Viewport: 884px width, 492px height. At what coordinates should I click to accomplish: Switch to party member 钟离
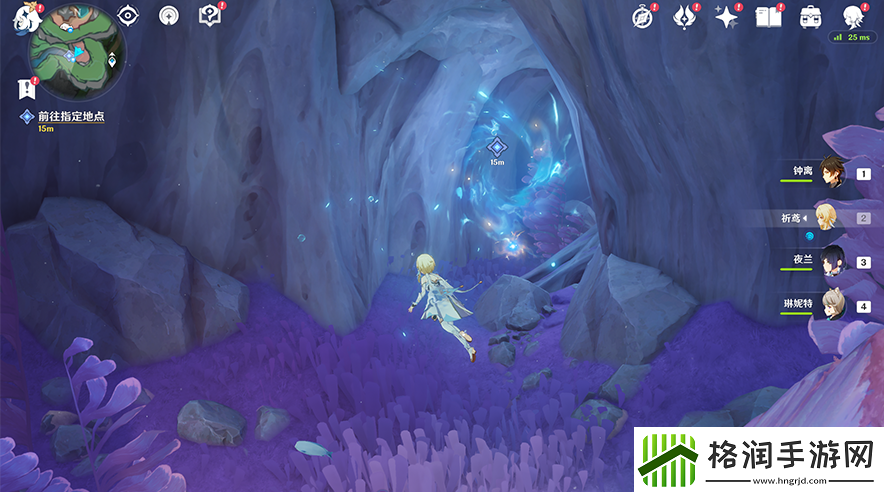click(x=832, y=173)
